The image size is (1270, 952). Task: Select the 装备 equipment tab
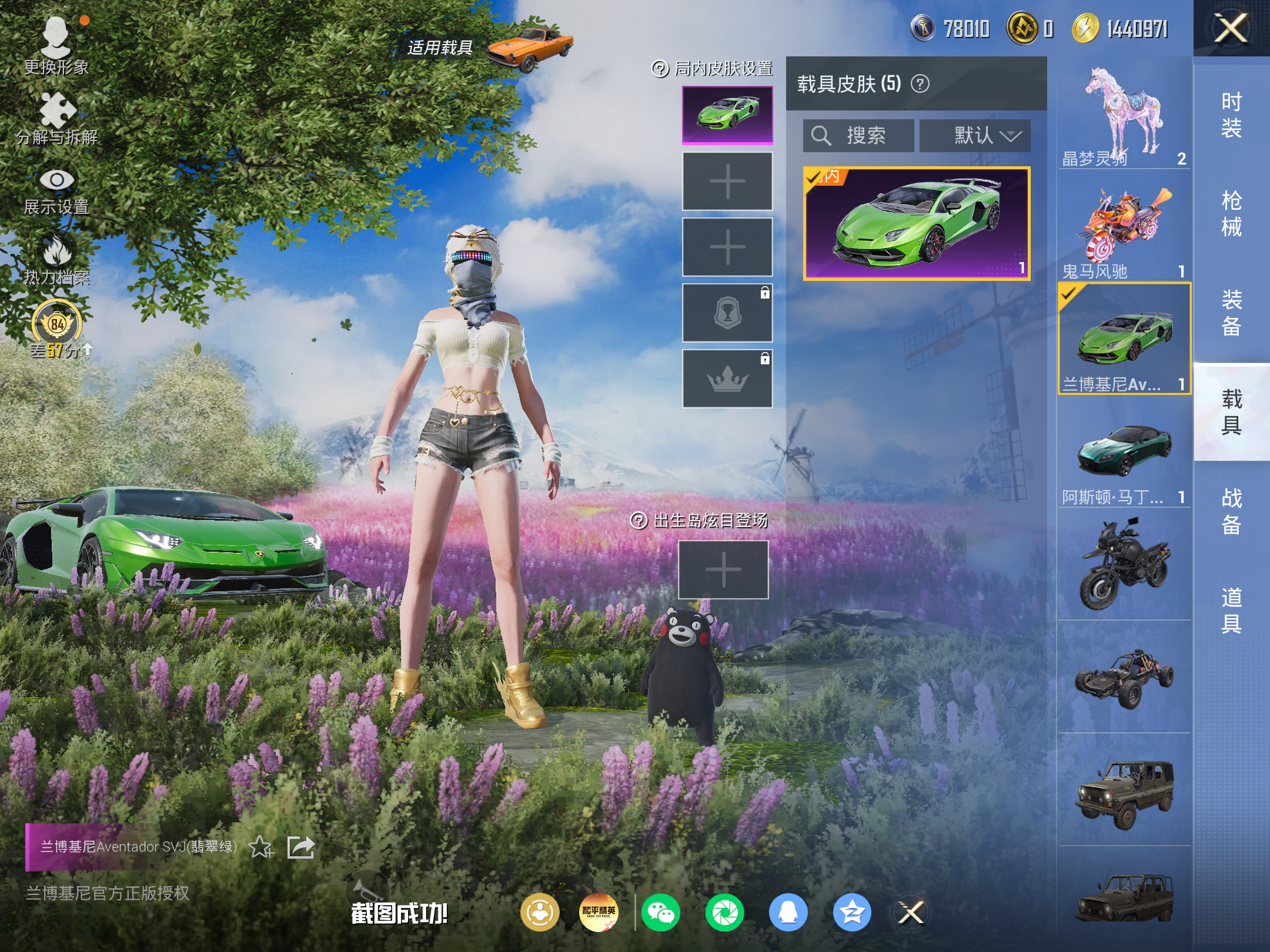(1231, 312)
